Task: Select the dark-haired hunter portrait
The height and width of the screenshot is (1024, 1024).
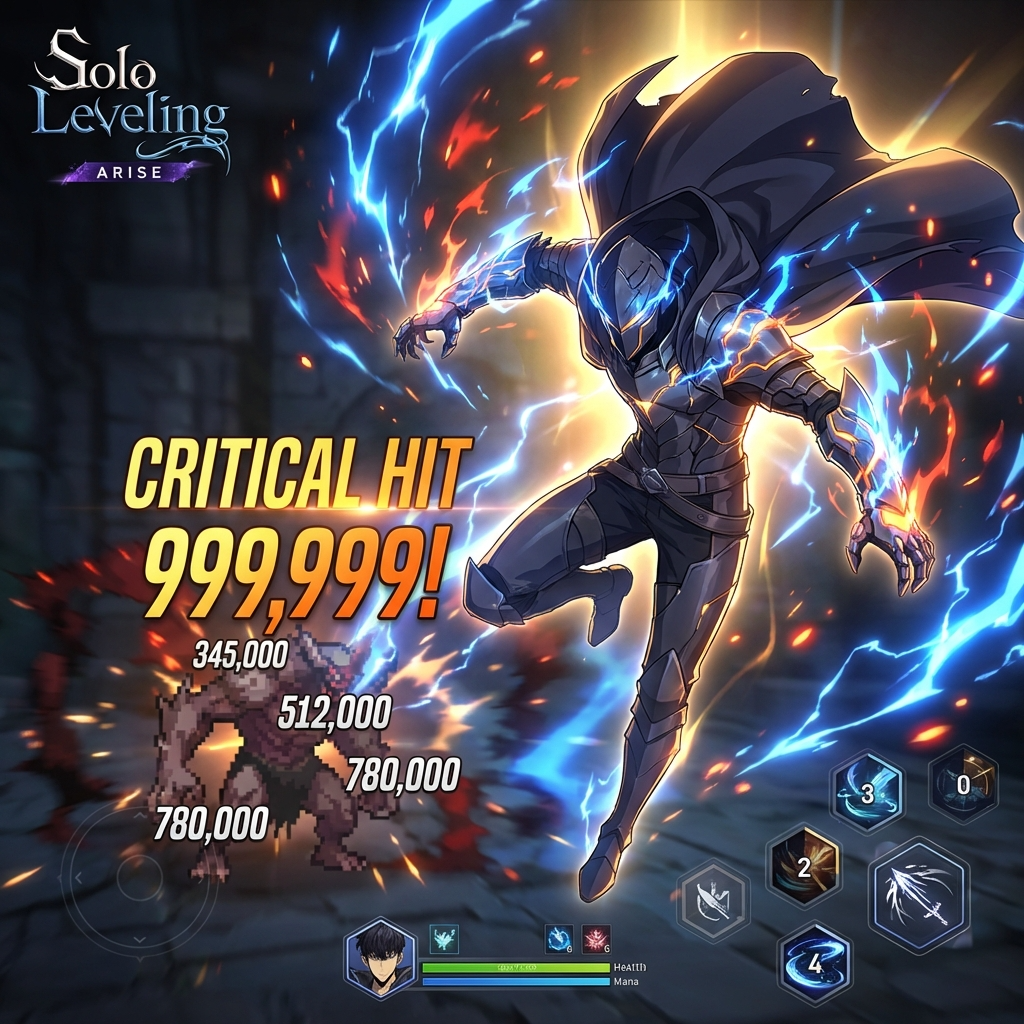Action: tap(379, 957)
